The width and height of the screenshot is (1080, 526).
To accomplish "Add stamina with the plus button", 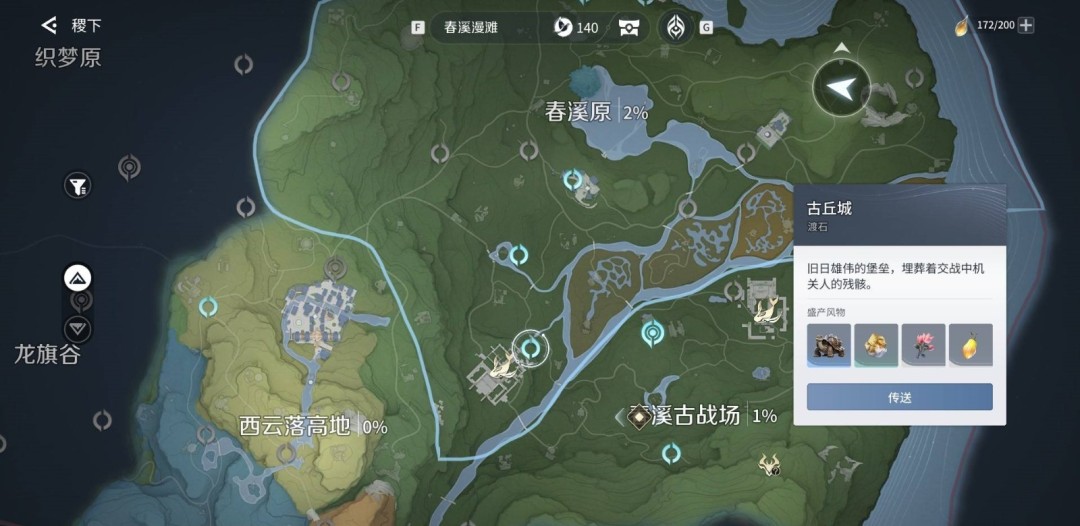I will pyautogui.click(x=1026, y=25).
